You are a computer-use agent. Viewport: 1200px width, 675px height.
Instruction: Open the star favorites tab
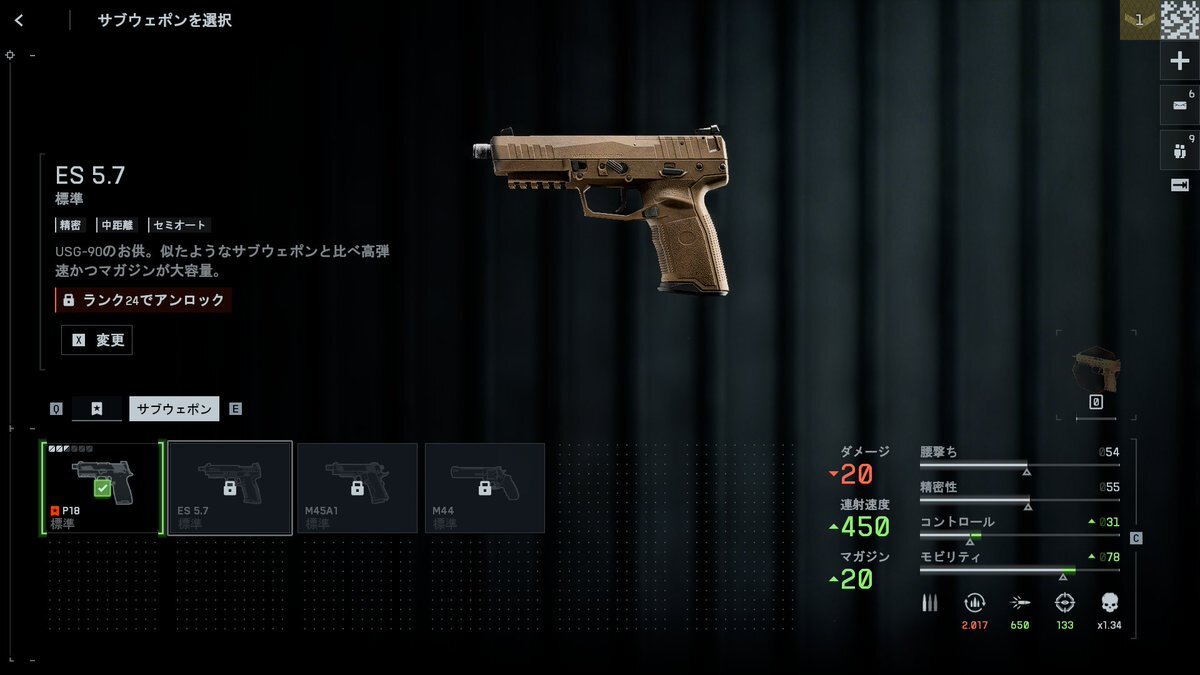click(x=97, y=408)
